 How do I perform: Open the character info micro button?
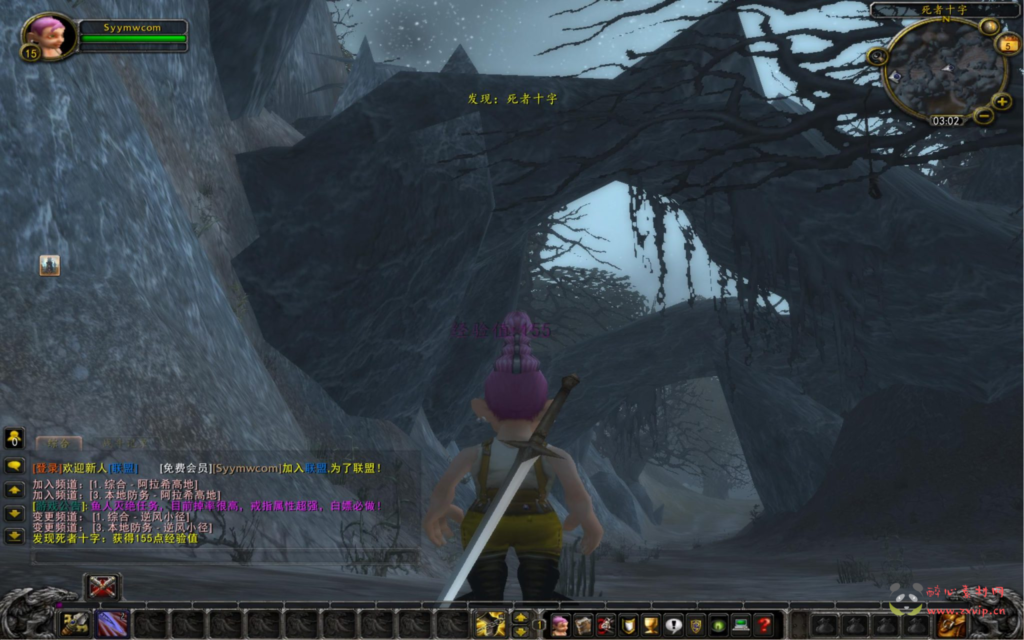coord(560,625)
